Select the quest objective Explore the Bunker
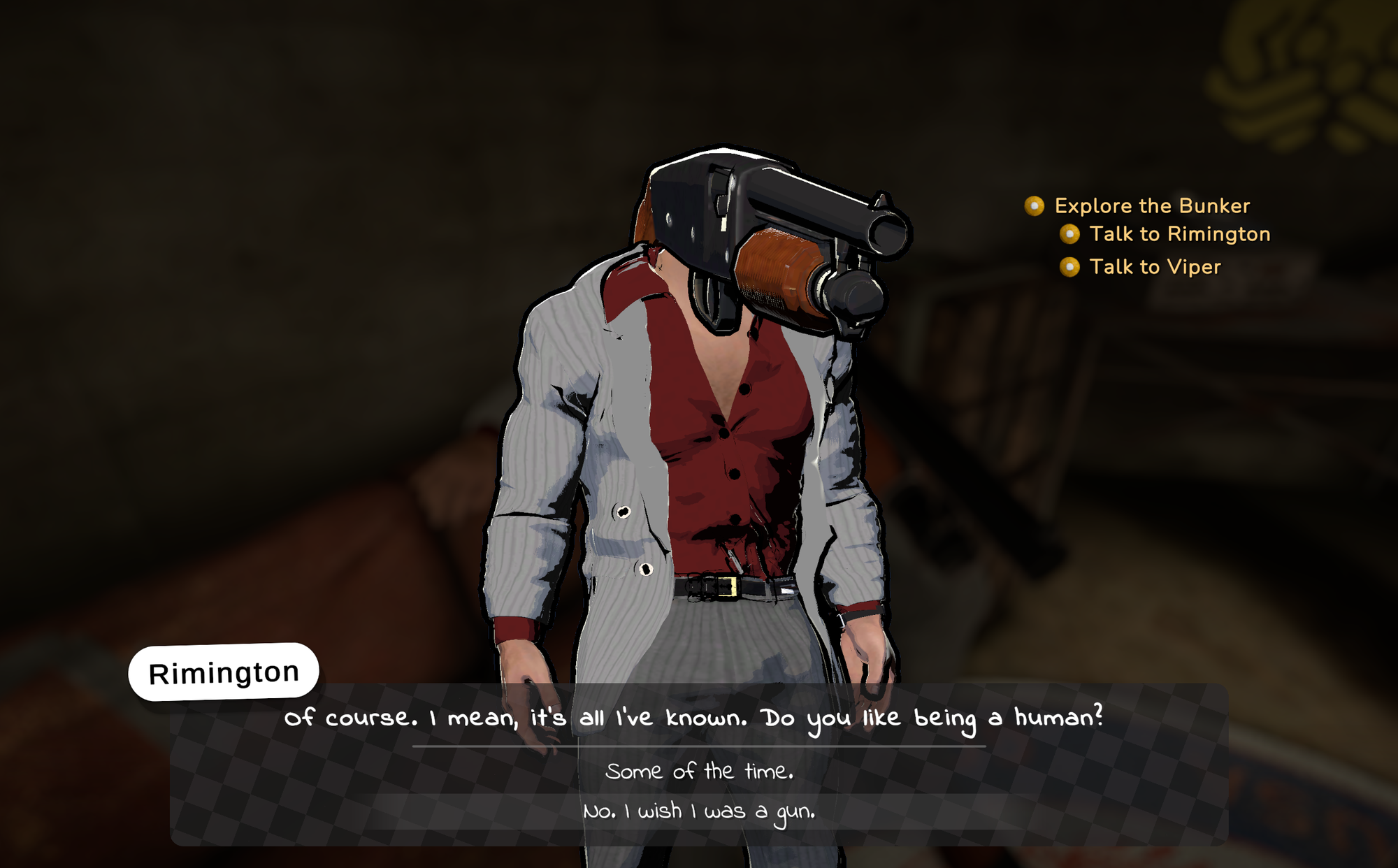 point(1152,206)
